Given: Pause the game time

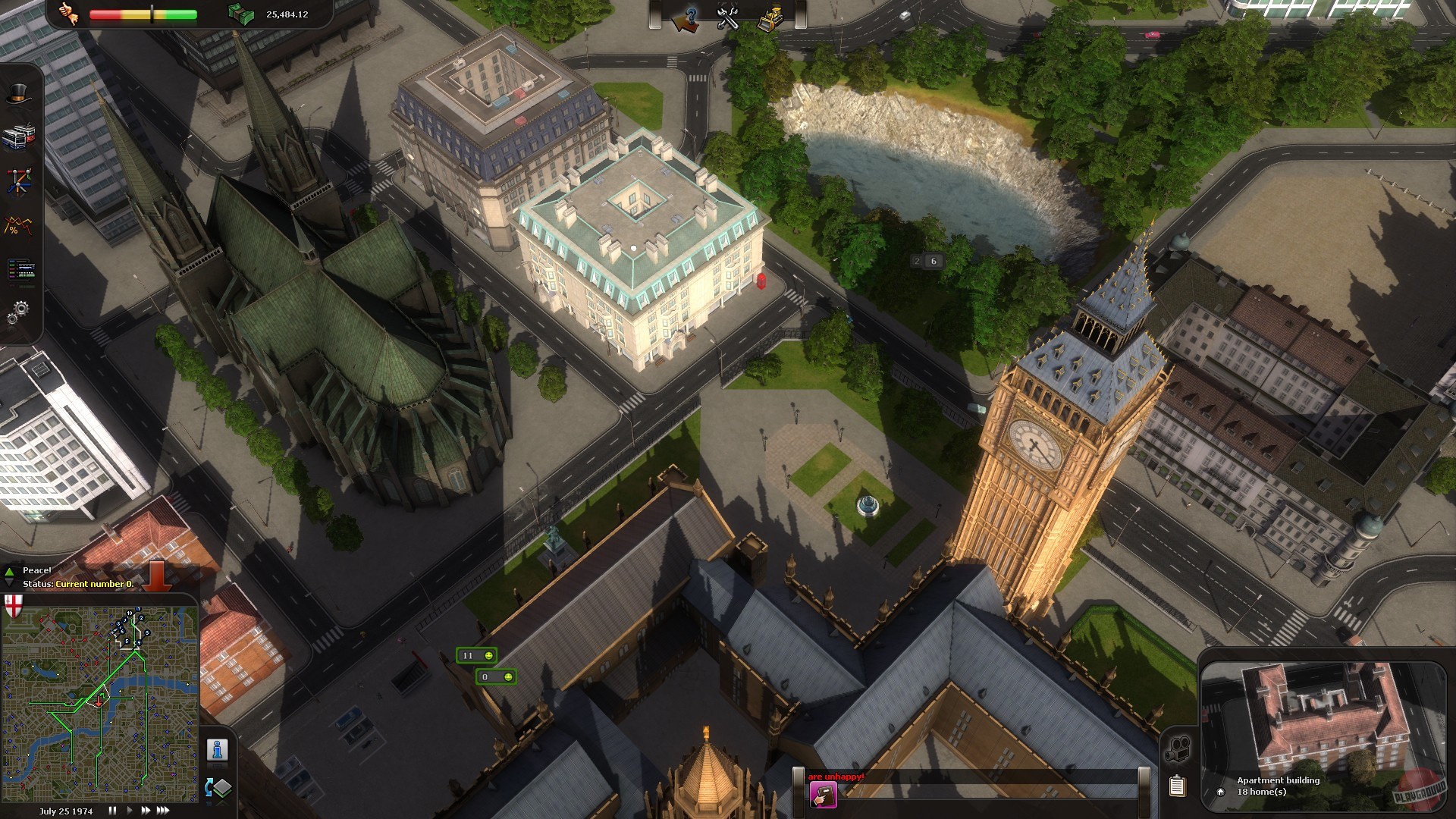Looking at the screenshot, I should (x=113, y=811).
